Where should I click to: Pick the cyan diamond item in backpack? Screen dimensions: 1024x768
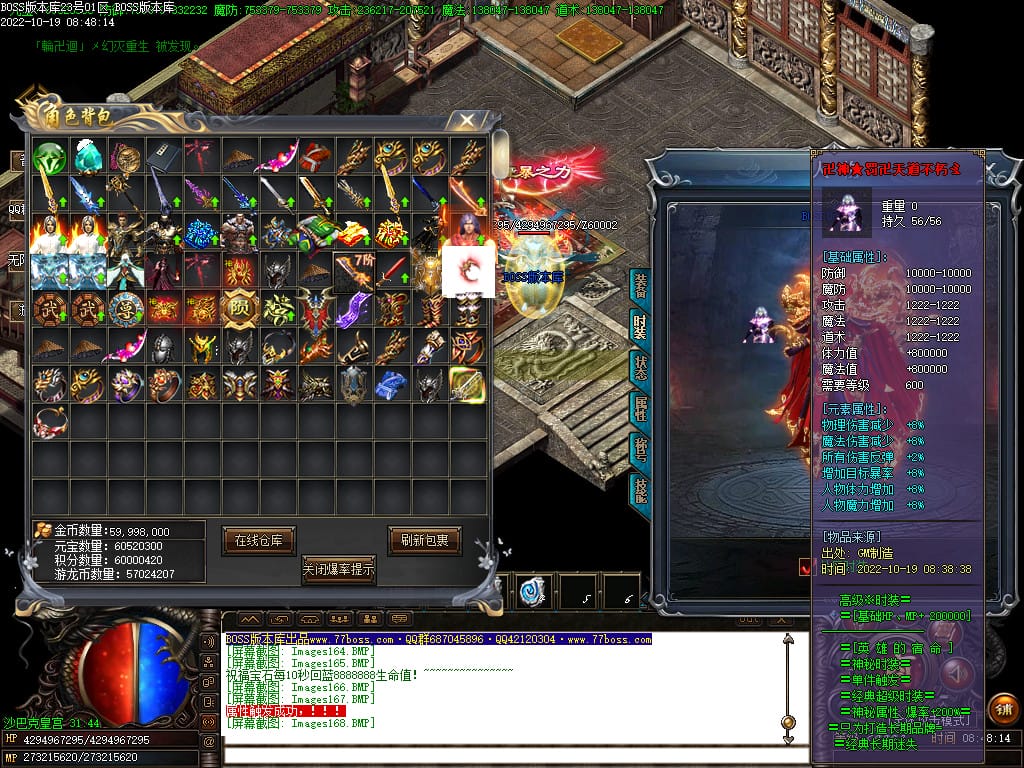pyautogui.click(x=87, y=157)
